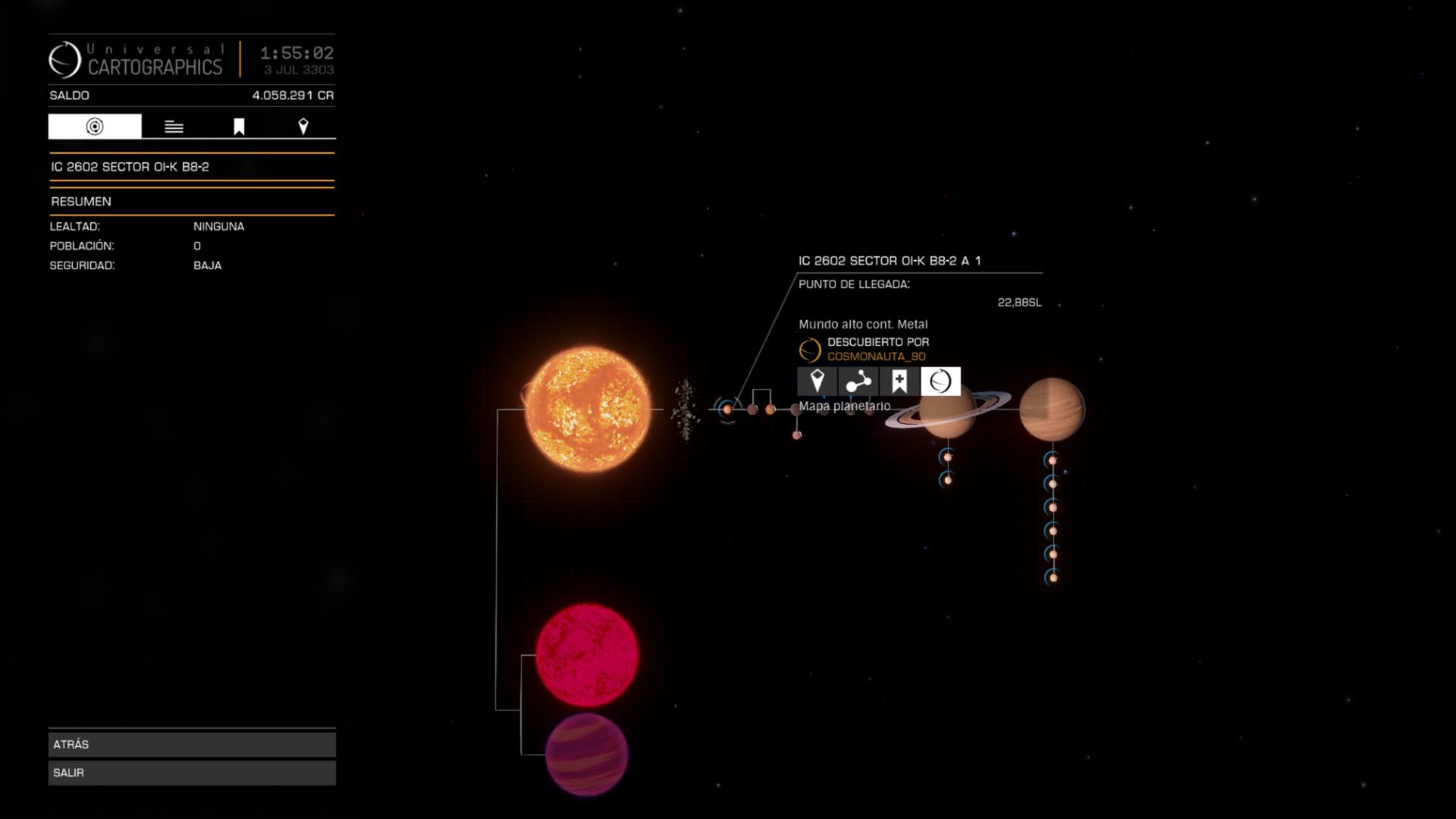Click the route plotting icon in planet popup
The width and height of the screenshot is (1456, 819).
click(858, 381)
